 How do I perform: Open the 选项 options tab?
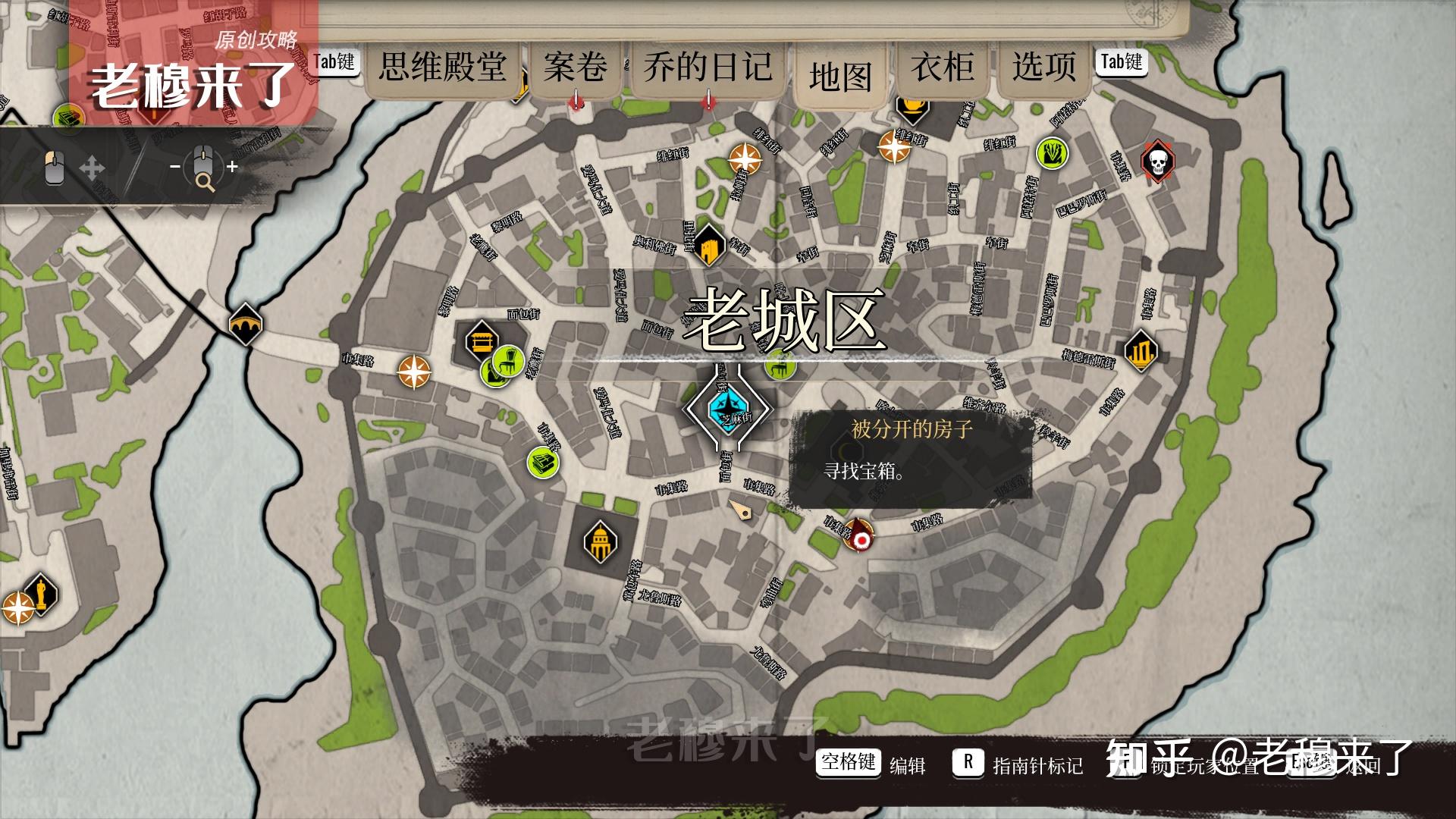tap(1043, 67)
